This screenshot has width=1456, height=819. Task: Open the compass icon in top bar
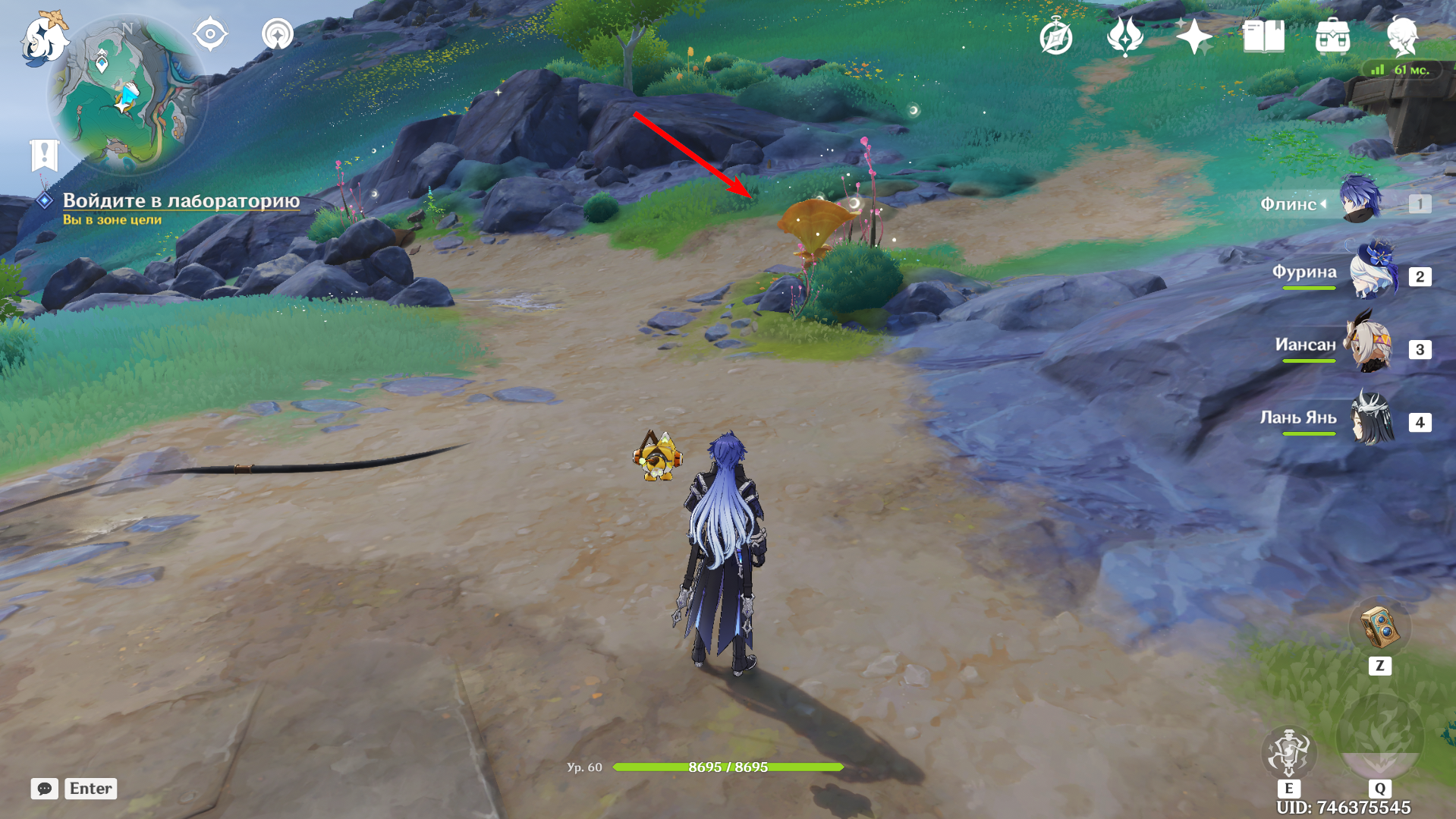1055,36
